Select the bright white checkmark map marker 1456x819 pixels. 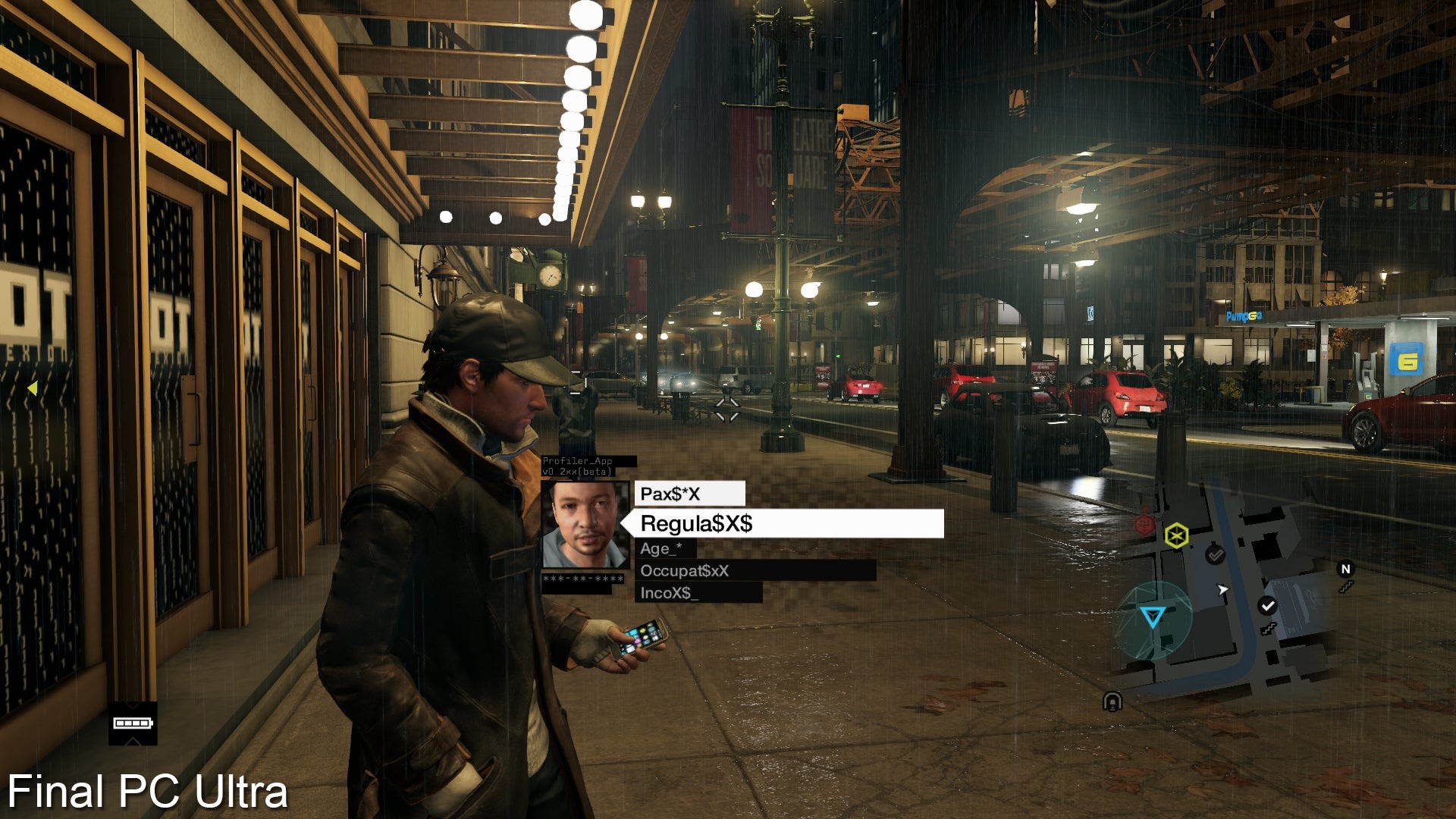pyautogui.click(x=1267, y=605)
